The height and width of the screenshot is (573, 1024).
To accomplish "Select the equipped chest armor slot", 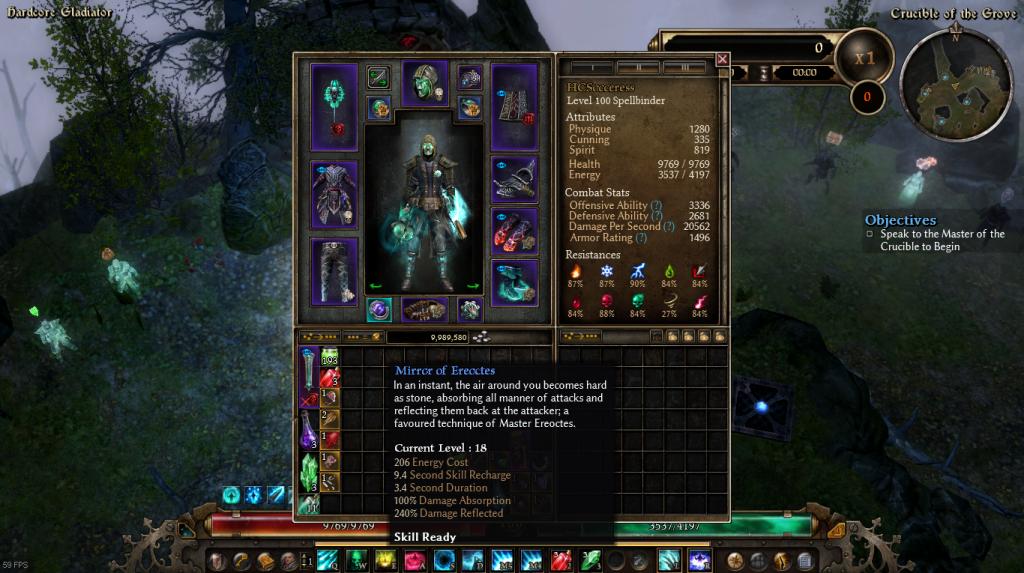I will tap(334, 194).
